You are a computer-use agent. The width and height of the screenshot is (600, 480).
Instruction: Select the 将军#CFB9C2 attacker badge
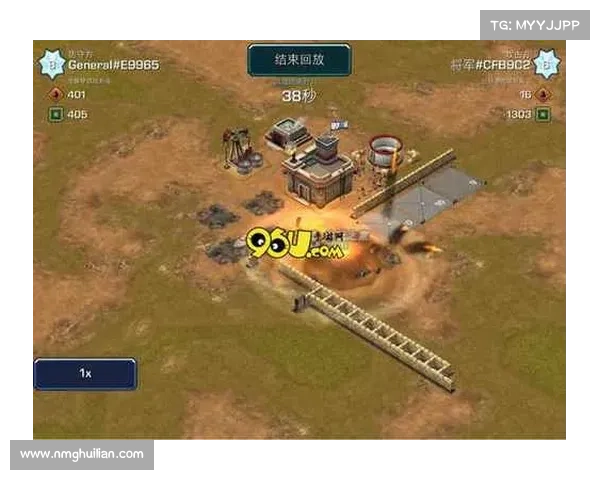546,65
